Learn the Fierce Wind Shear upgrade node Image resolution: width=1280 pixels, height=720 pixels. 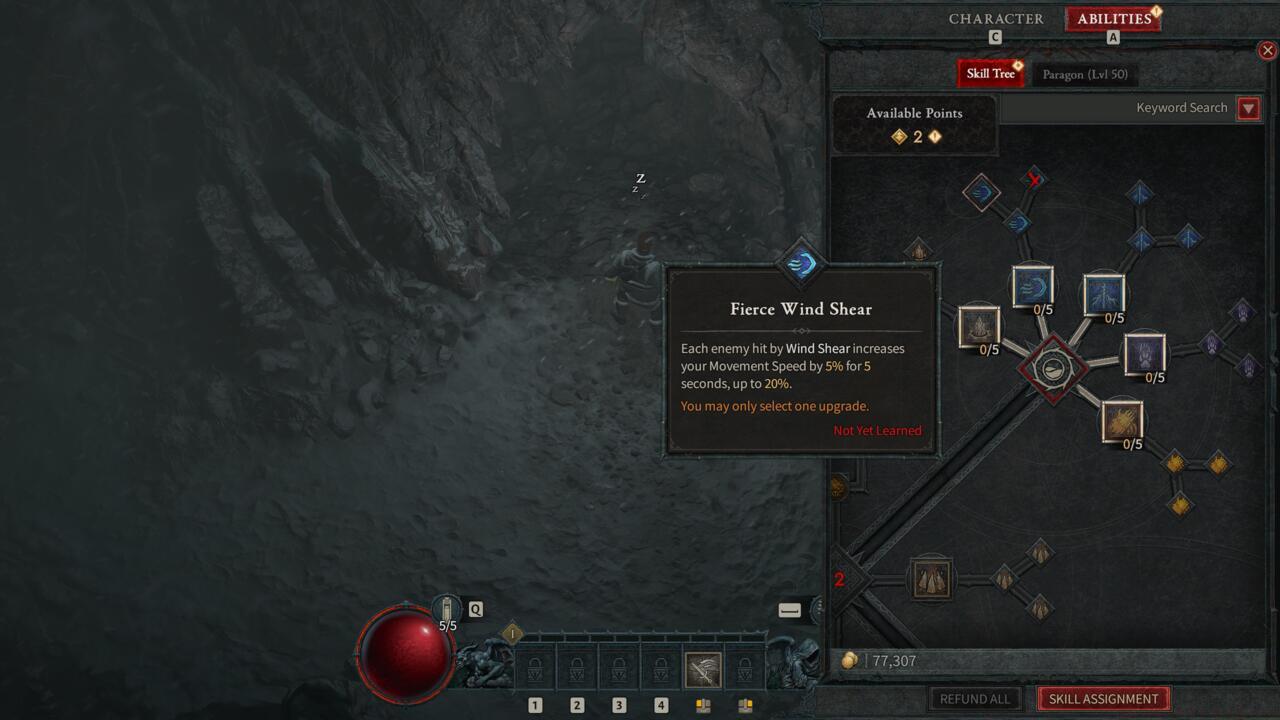(x=981, y=192)
